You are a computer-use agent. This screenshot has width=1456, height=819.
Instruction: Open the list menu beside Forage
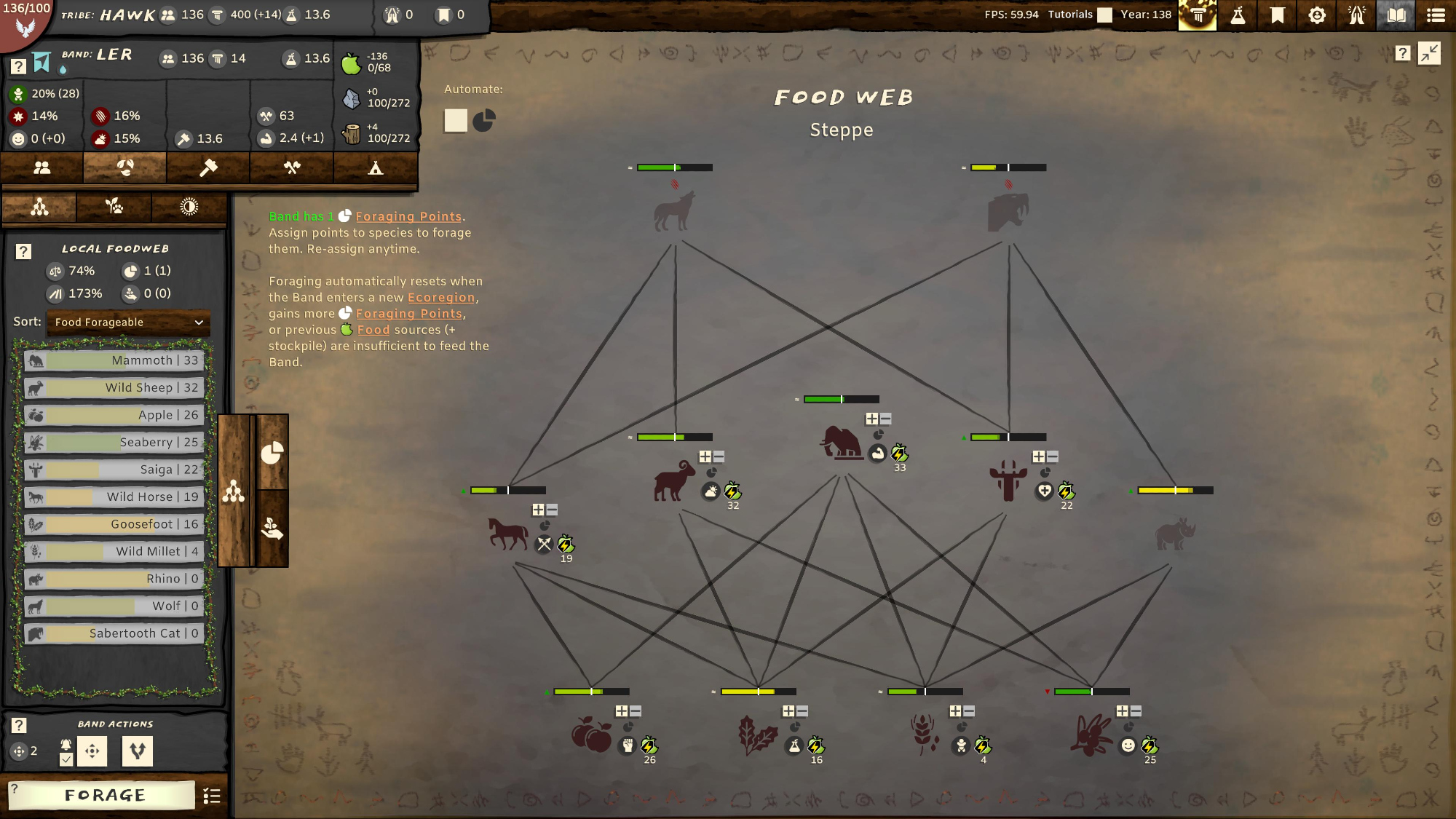click(x=212, y=796)
